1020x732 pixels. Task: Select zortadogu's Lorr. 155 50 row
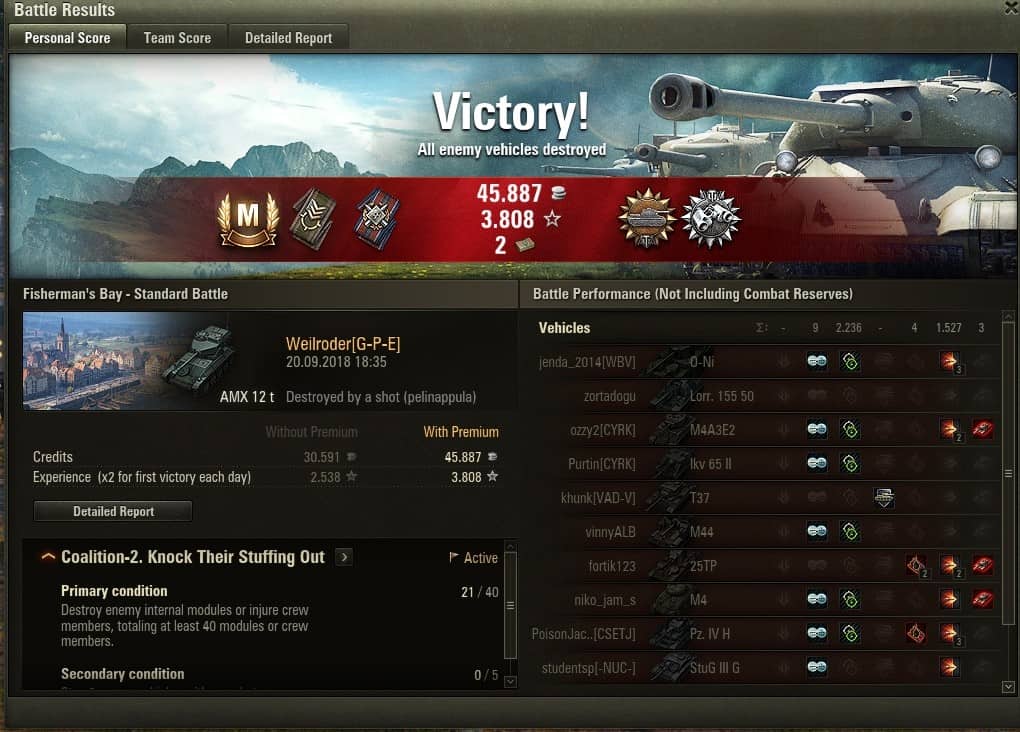pos(760,396)
